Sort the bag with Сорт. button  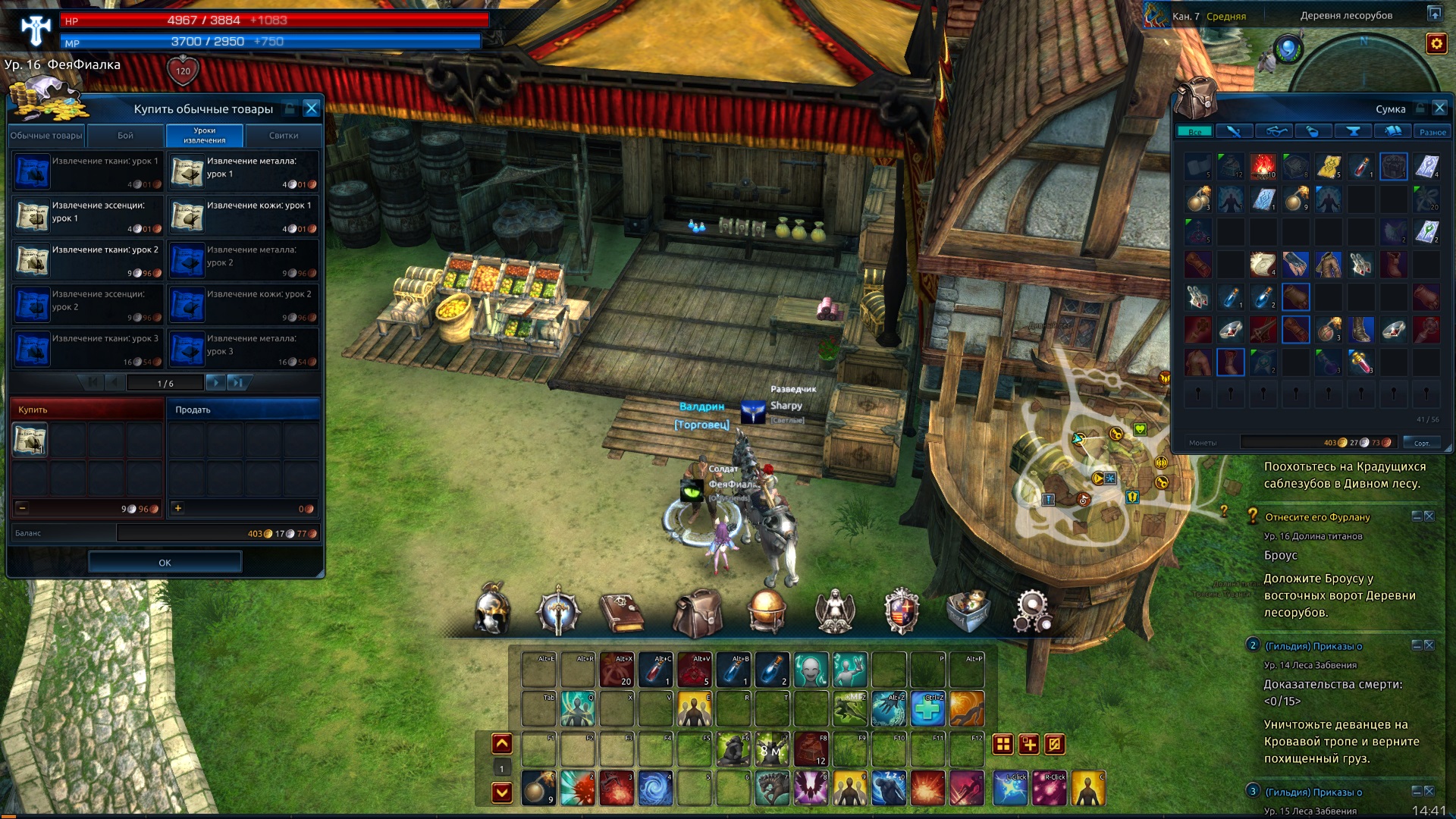1421,443
